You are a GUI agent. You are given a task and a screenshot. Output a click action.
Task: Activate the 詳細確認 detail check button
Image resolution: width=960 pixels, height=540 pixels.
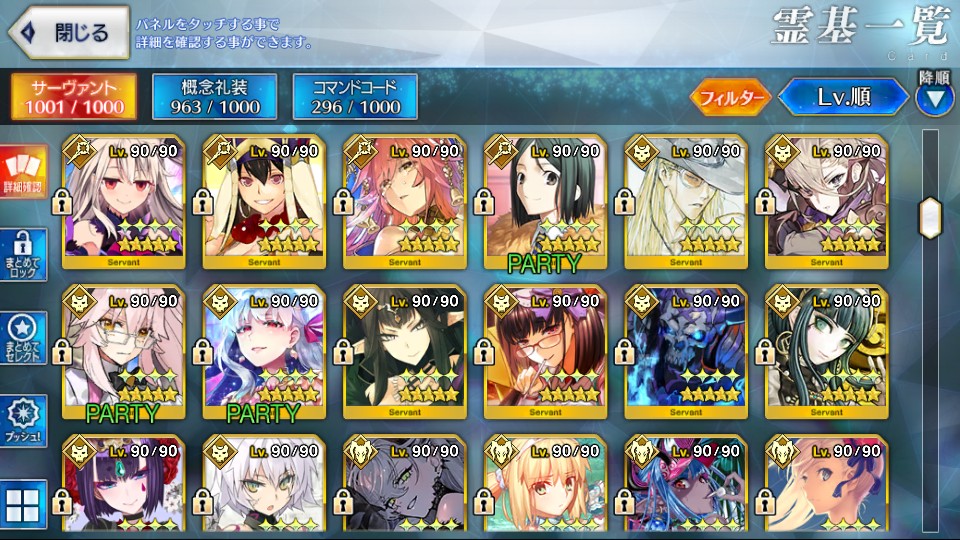24,172
